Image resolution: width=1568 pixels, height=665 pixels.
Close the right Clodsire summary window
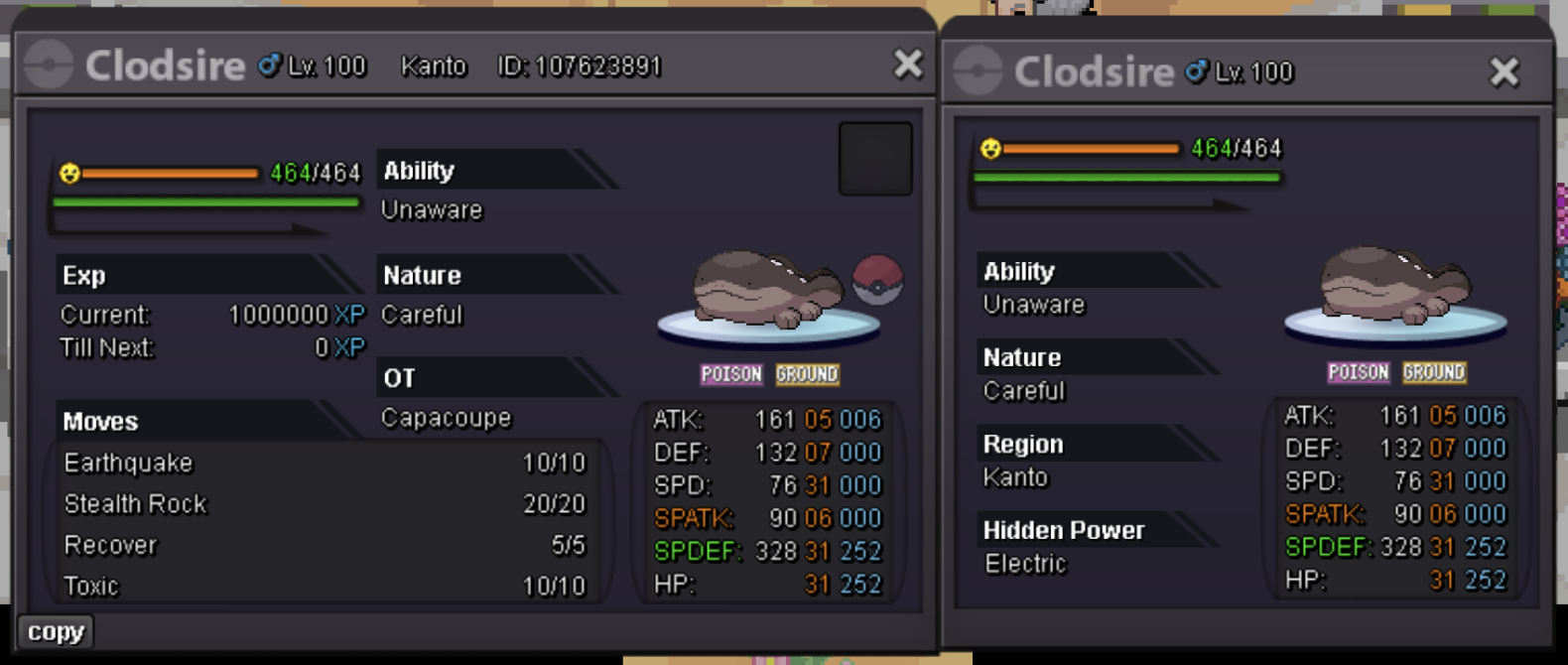(x=1503, y=71)
